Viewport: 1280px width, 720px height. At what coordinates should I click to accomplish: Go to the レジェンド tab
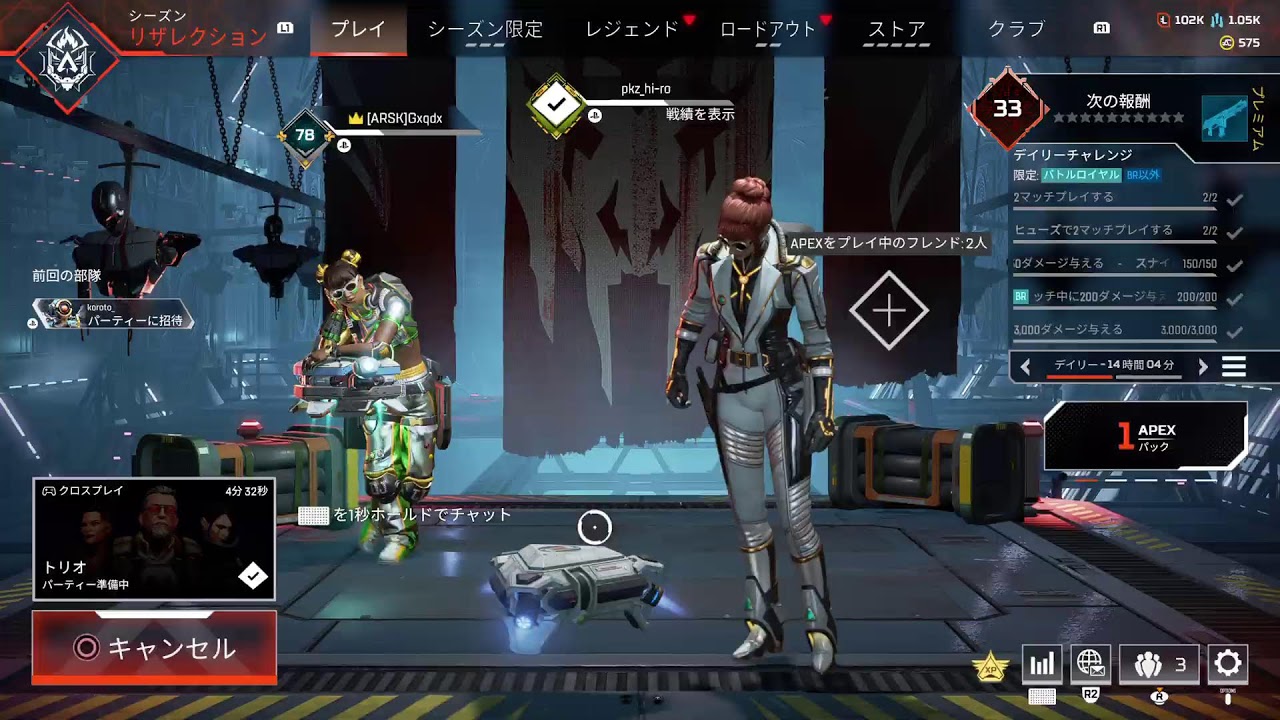[x=632, y=29]
